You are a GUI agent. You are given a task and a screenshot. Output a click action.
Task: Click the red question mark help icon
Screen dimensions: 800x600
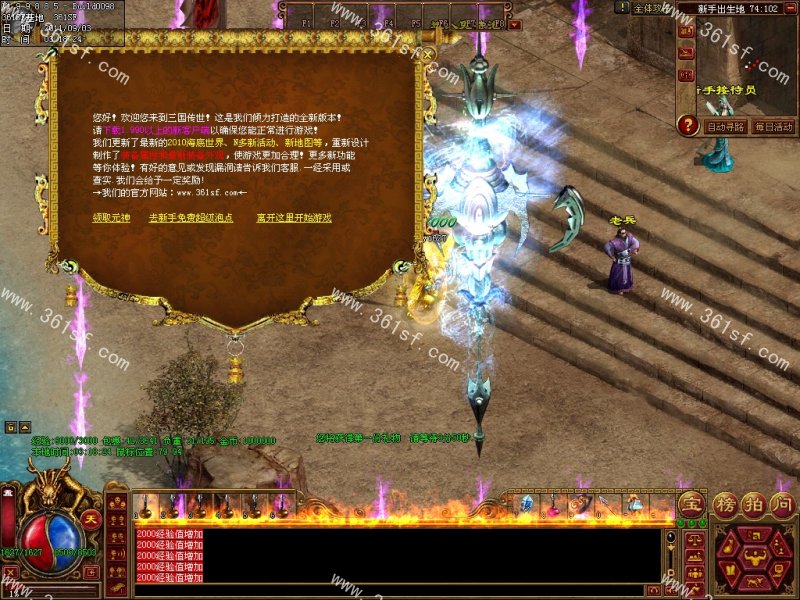(x=687, y=126)
